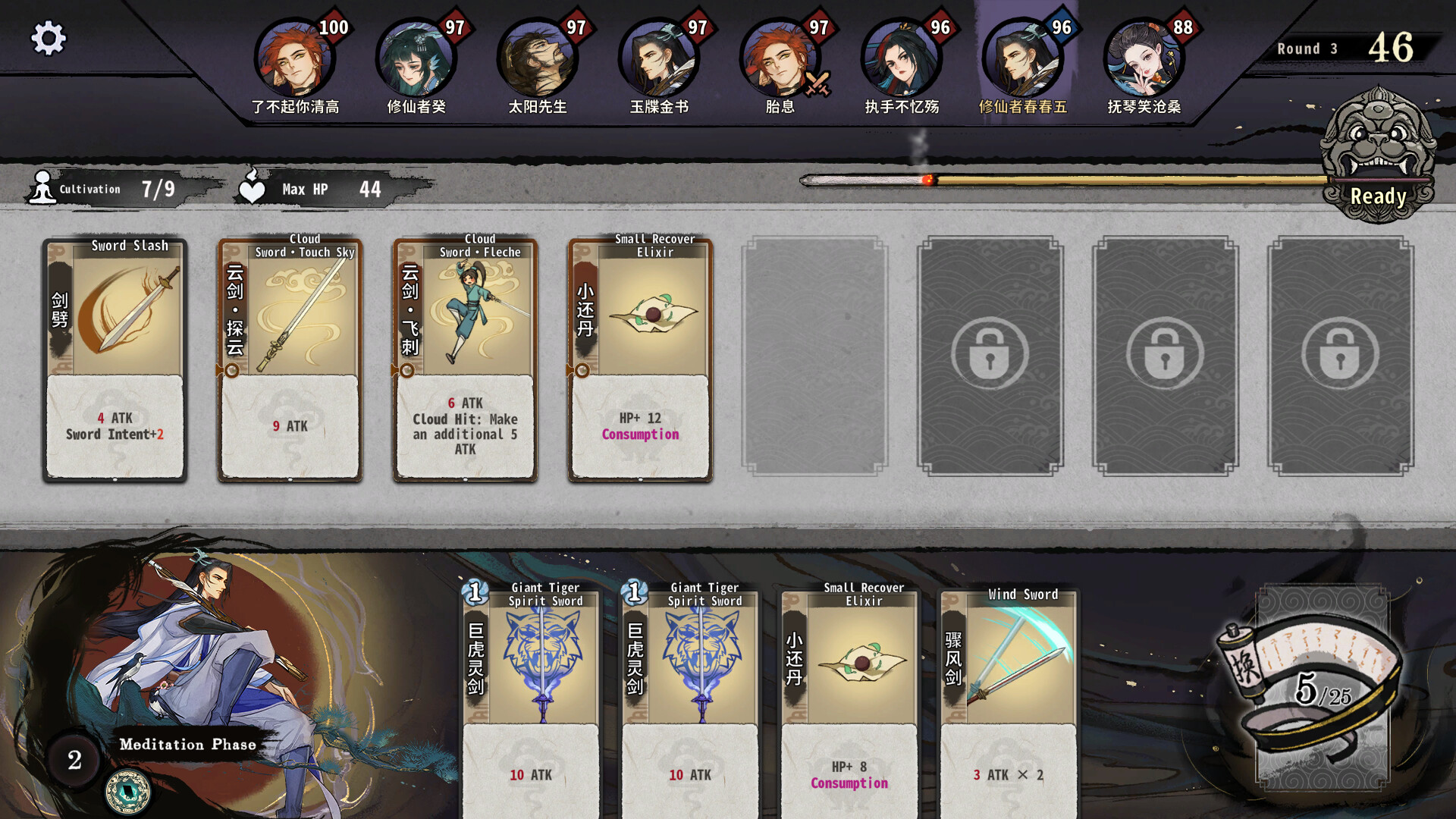1456x819 pixels.
Task: Pick up the Wind Sword card
Action: pyautogui.click(x=1008, y=698)
